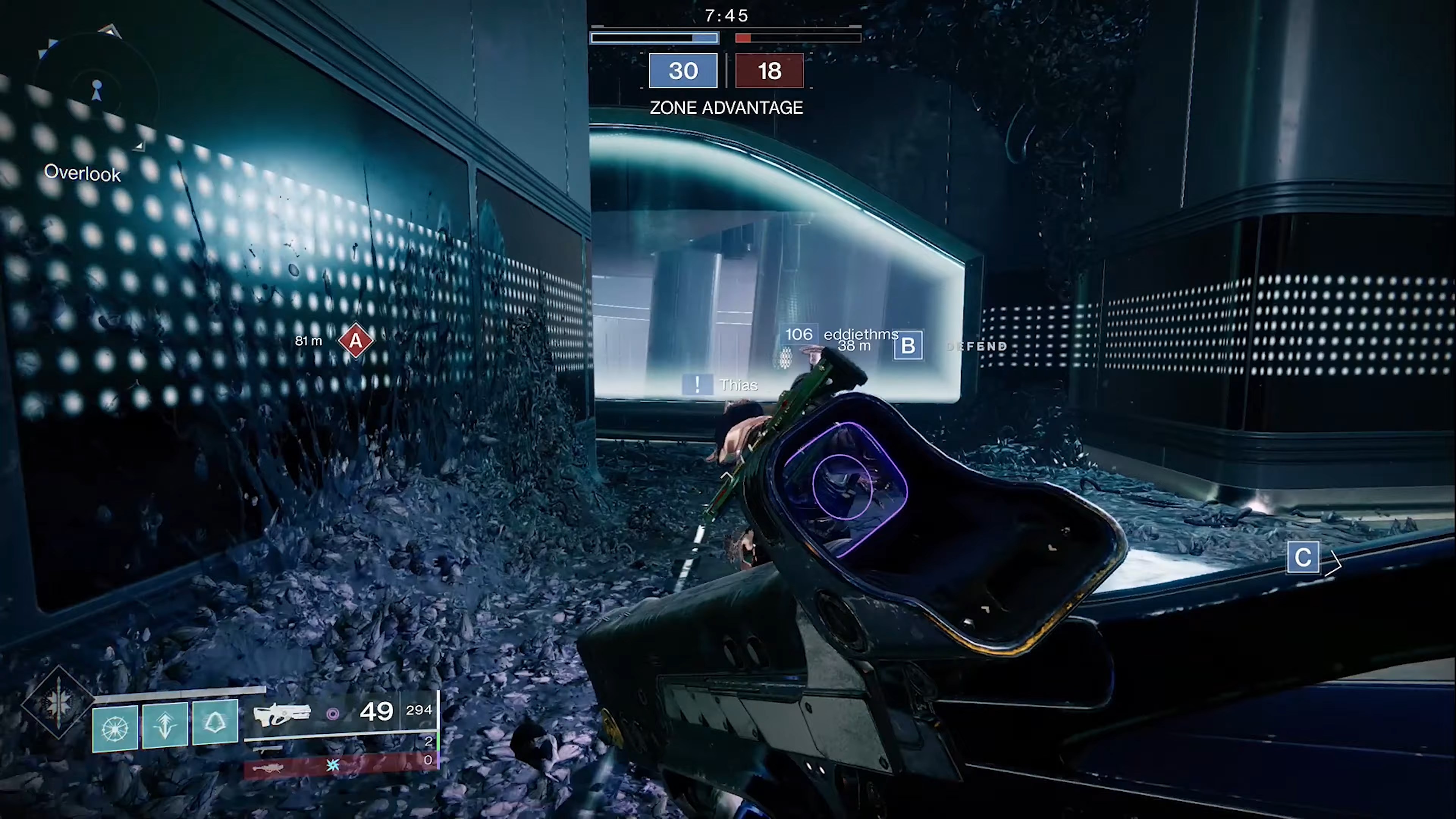Activate the spiked-circle grenade ability
The height and width of the screenshot is (819, 1456).
click(x=115, y=728)
